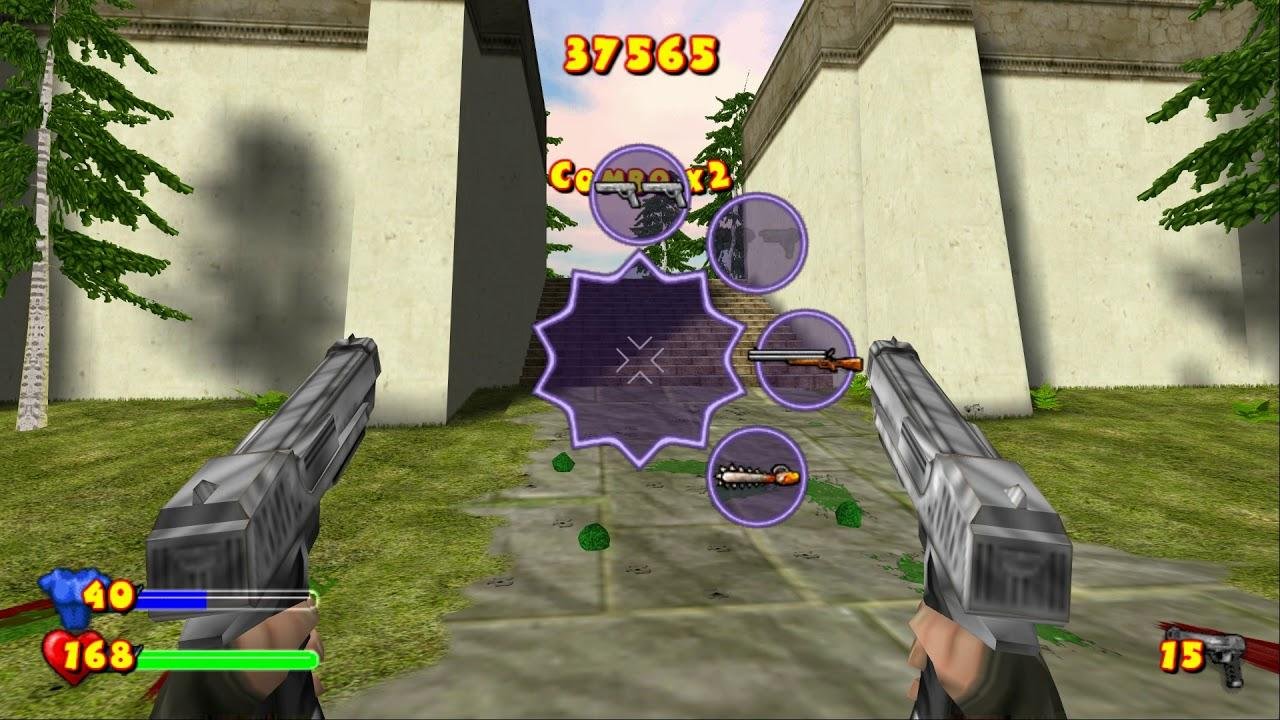Click the green health bar
Screen dimensions: 1280x720
click(230, 658)
